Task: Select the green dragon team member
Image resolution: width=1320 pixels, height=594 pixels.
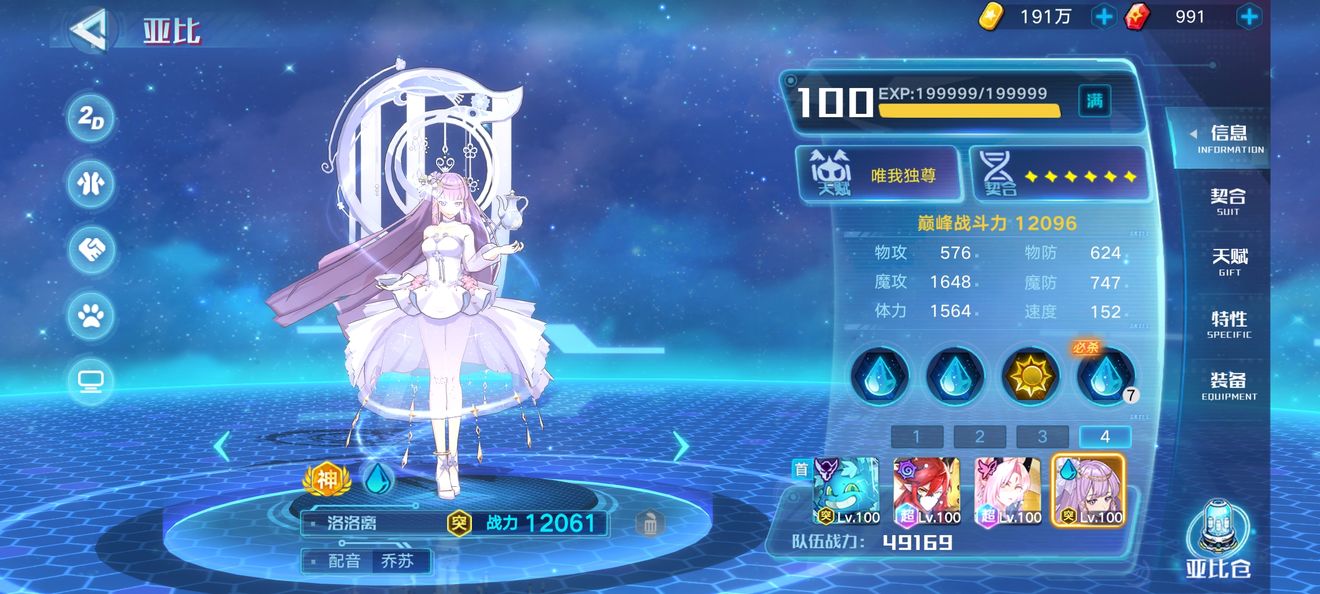Action: pyautogui.click(x=846, y=491)
